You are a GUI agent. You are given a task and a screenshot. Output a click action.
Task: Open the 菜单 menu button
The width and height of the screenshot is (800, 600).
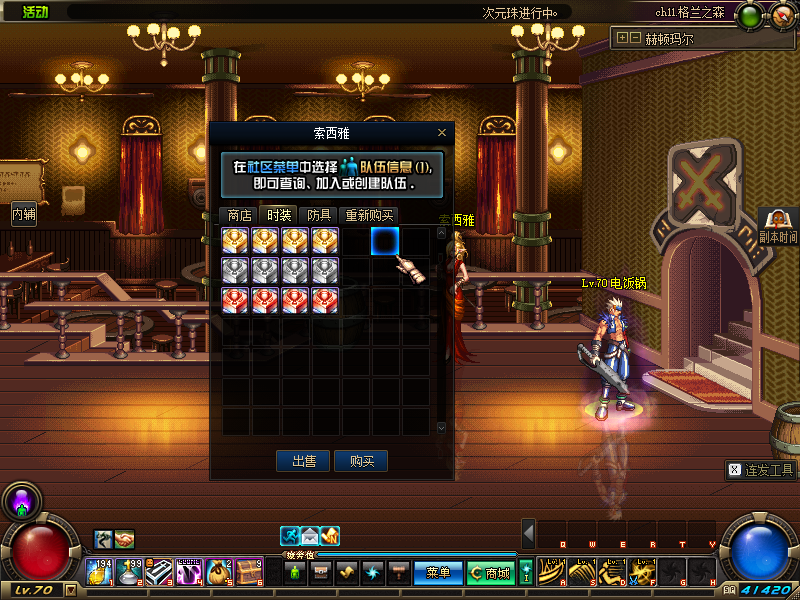pyautogui.click(x=438, y=573)
